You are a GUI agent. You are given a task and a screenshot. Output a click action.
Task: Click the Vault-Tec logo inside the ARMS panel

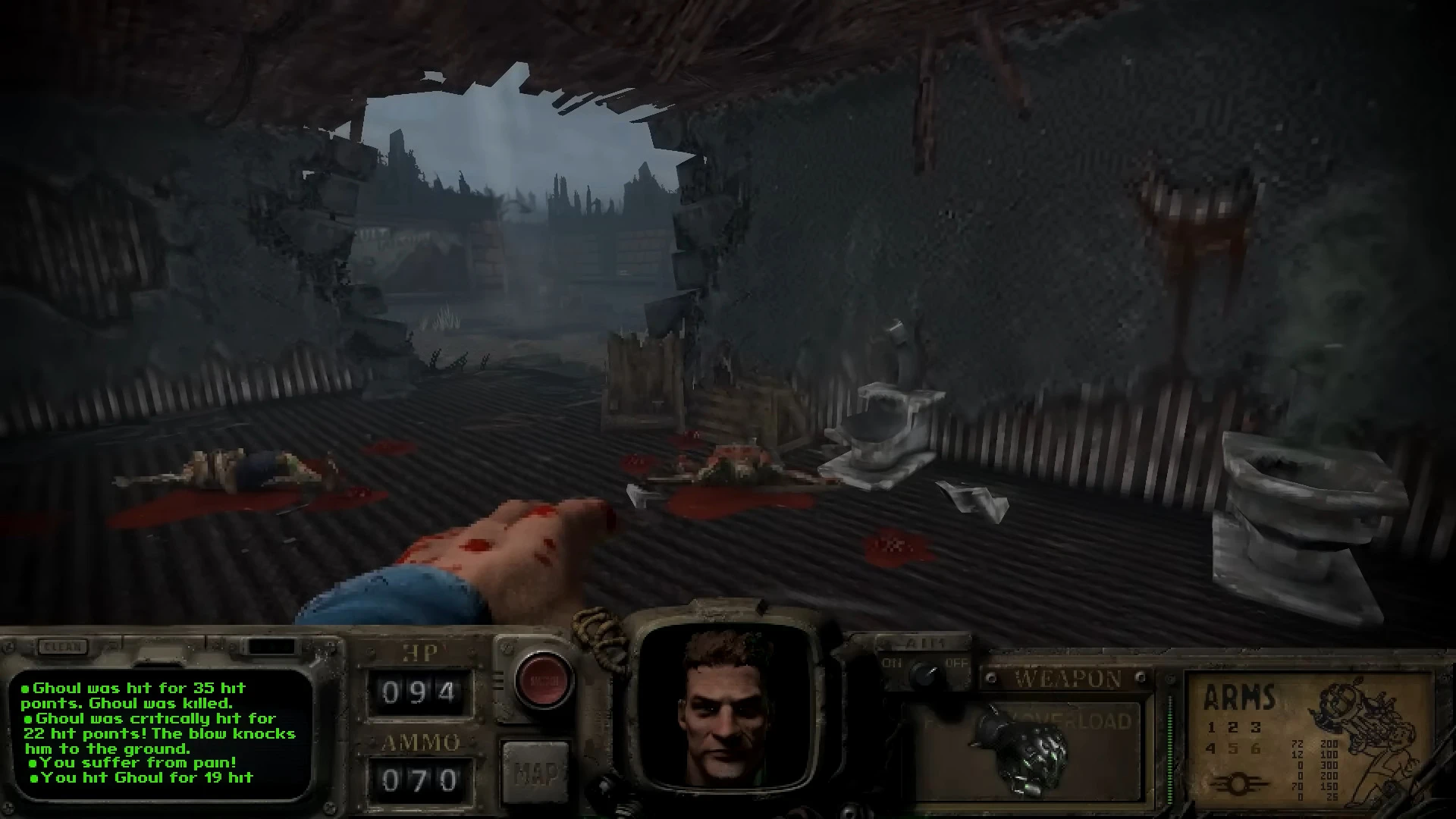click(1239, 782)
